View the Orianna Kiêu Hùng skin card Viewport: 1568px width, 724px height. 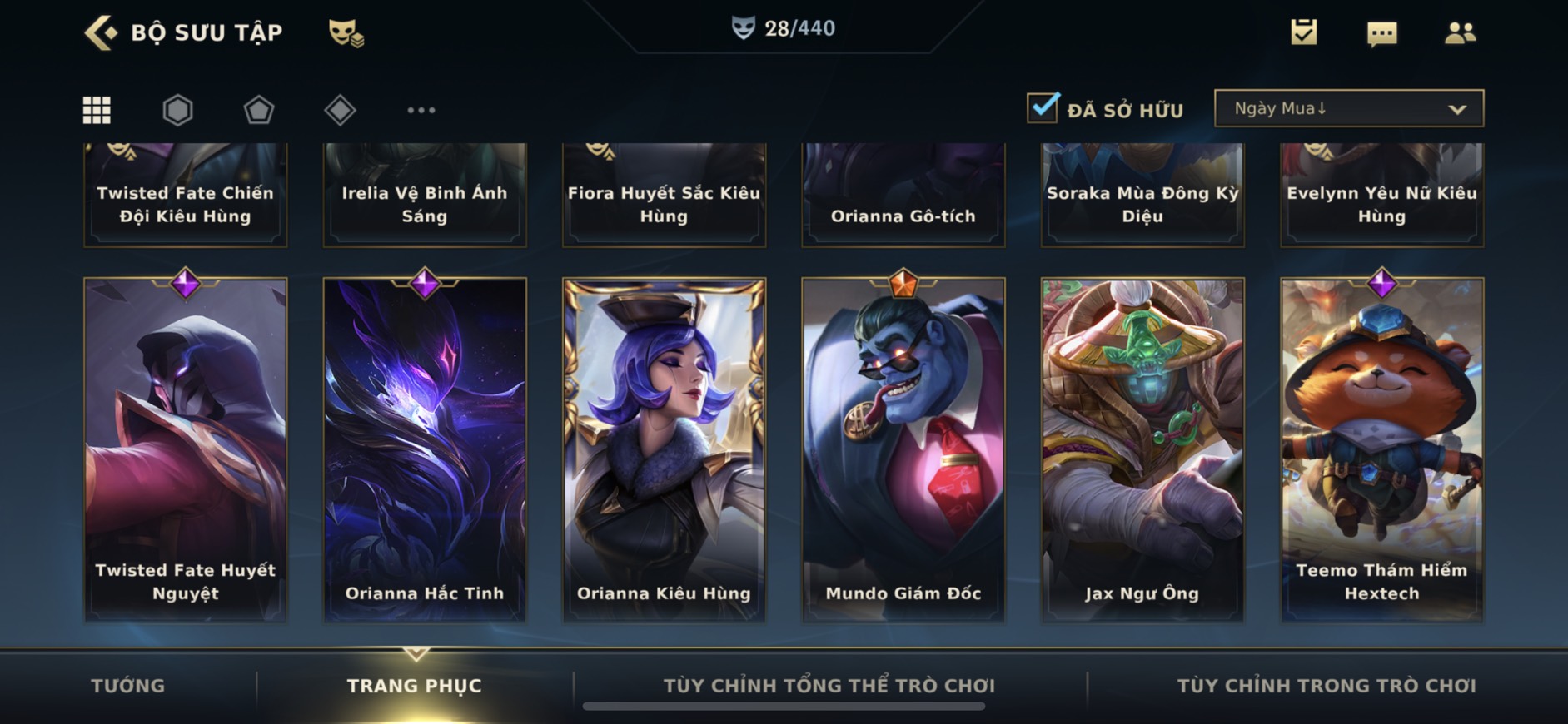coord(664,449)
